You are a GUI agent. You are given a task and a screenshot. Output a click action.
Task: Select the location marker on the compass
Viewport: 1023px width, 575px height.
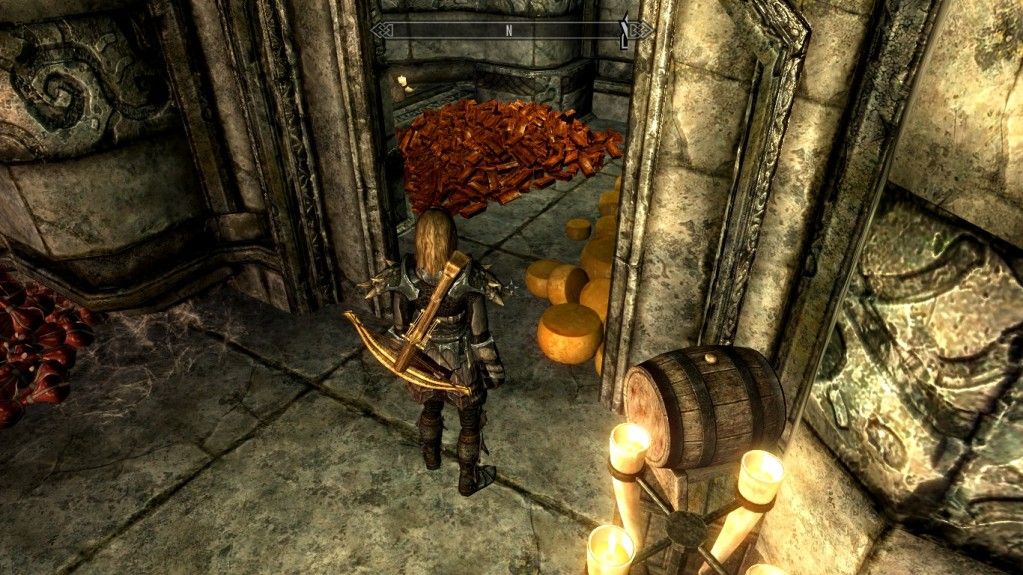tap(625, 32)
